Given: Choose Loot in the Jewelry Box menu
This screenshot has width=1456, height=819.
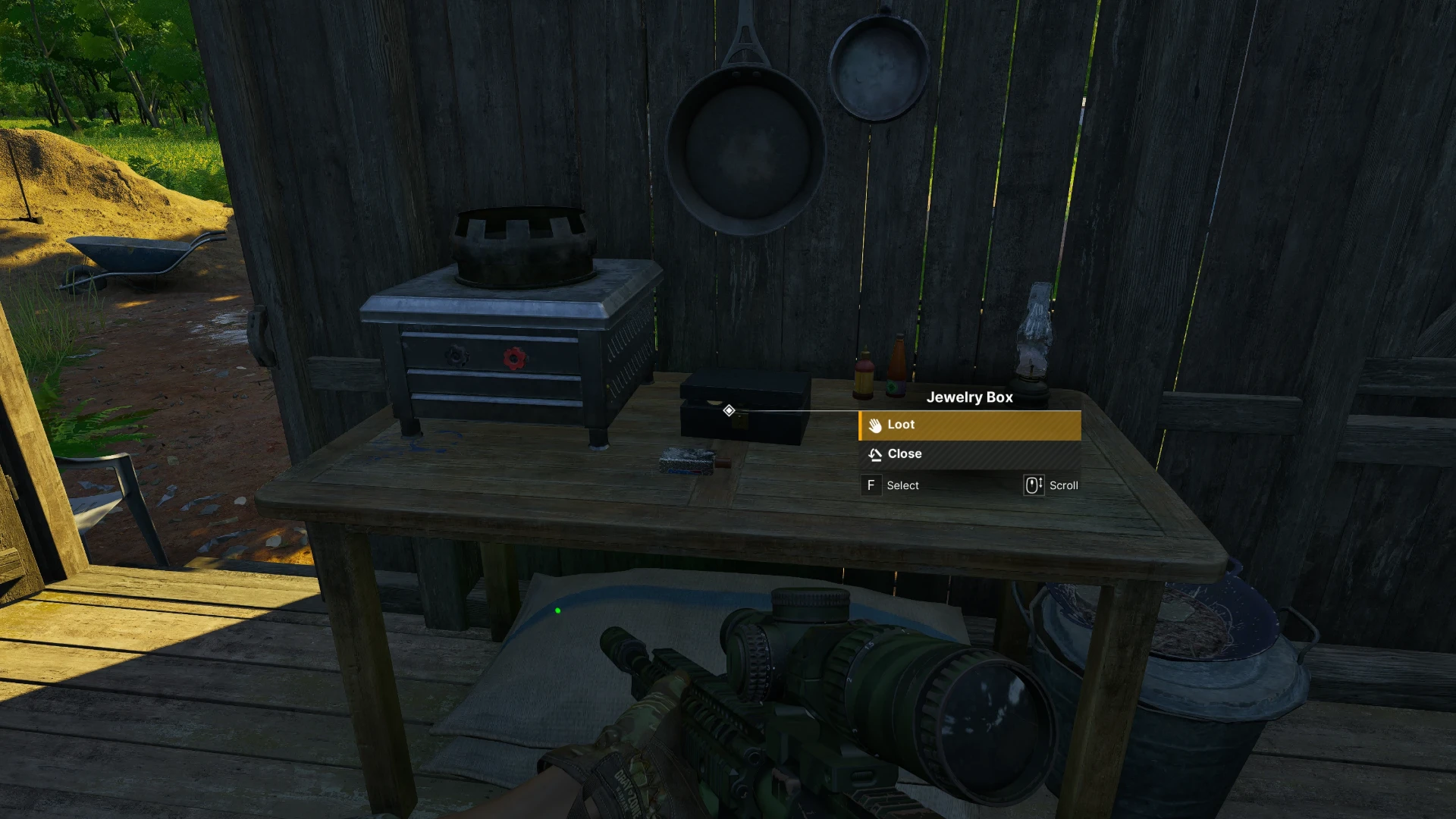Looking at the screenshot, I should pyautogui.click(x=969, y=425).
